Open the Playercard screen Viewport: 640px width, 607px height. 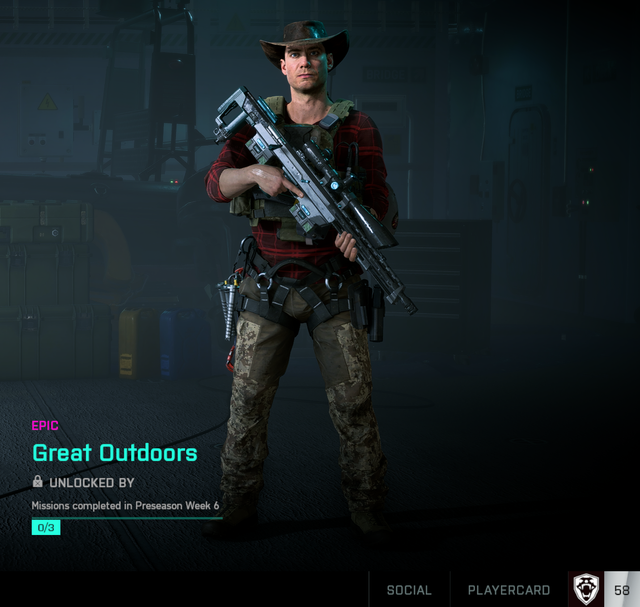(509, 590)
